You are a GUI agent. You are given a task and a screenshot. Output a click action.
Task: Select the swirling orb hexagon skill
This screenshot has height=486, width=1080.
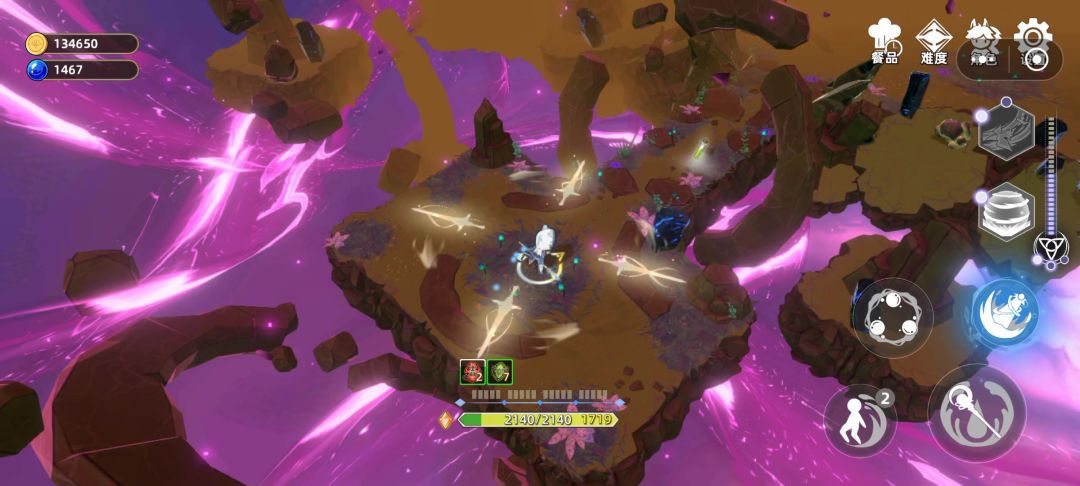tap(1005, 212)
